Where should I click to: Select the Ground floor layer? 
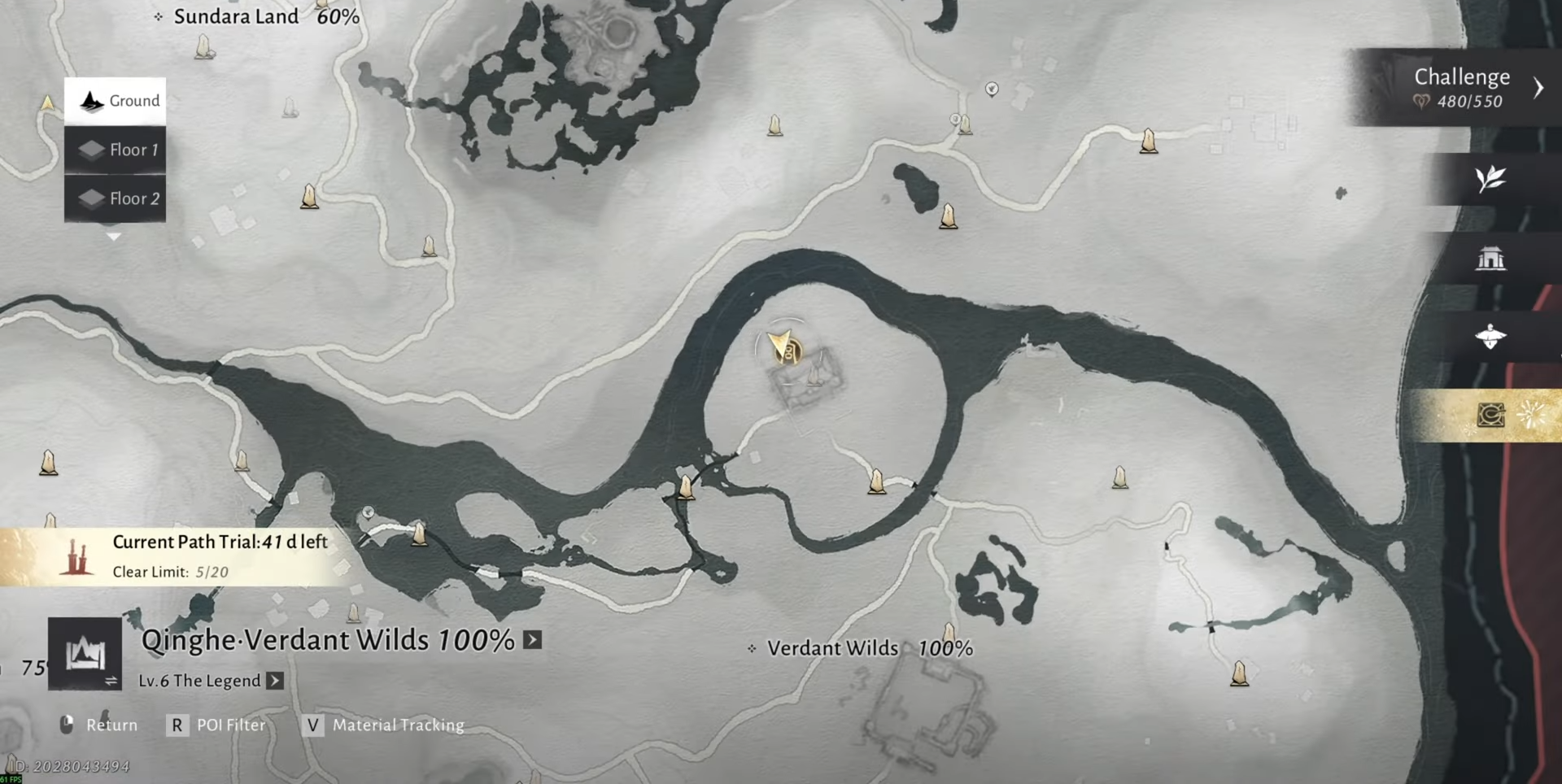pyautogui.click(x=116, y=101)
